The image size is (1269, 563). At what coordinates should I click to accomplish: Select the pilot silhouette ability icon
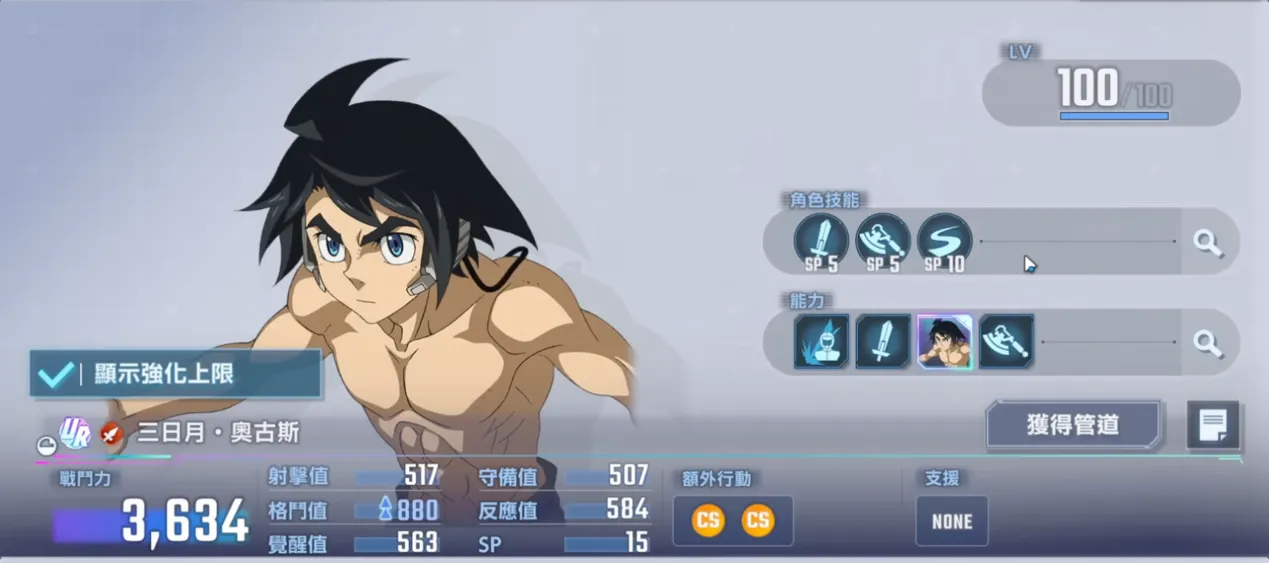[x=821, y=342]
